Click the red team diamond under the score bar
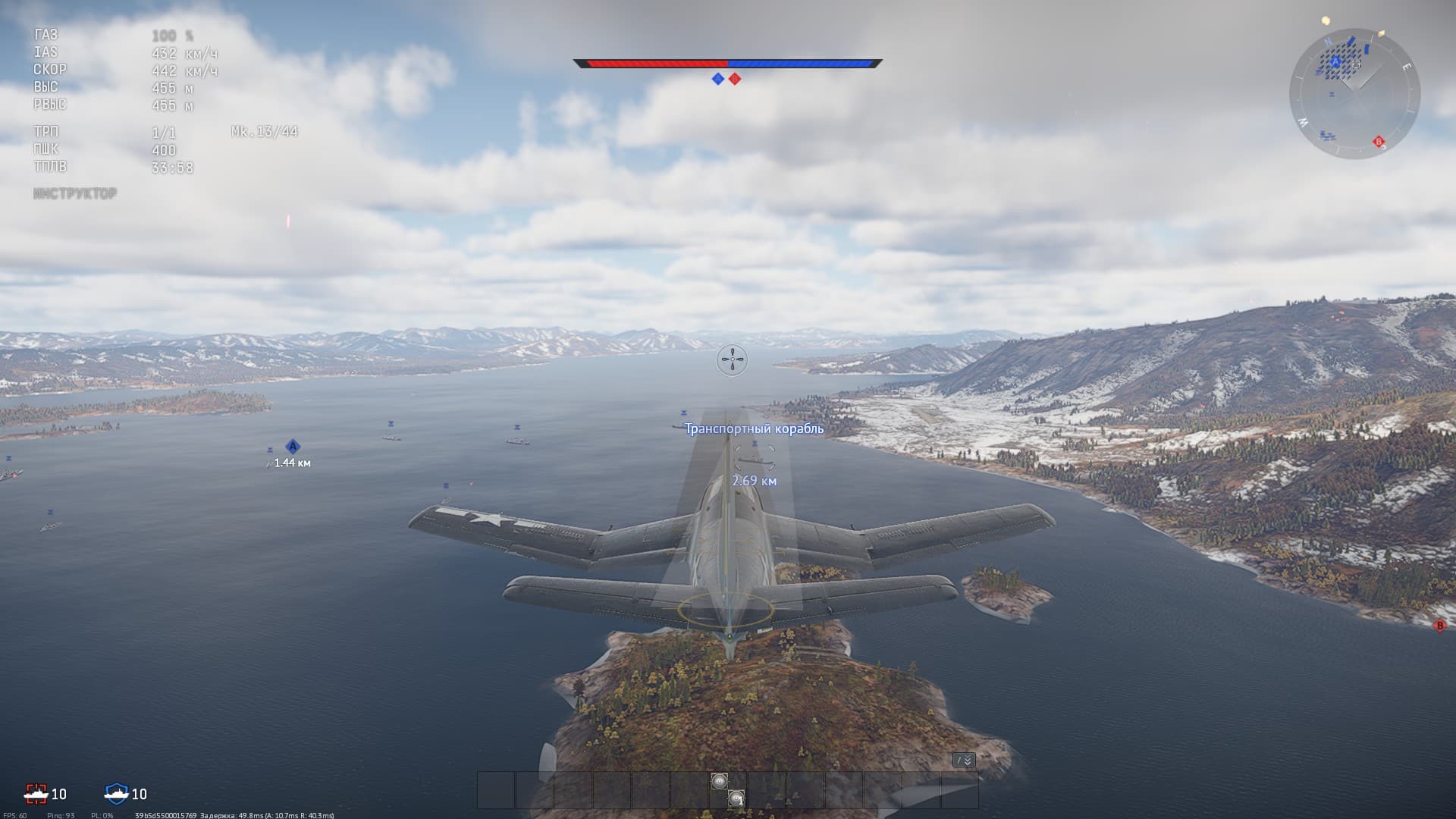This screenshot has width=1456, height=819. click(735, 79)
